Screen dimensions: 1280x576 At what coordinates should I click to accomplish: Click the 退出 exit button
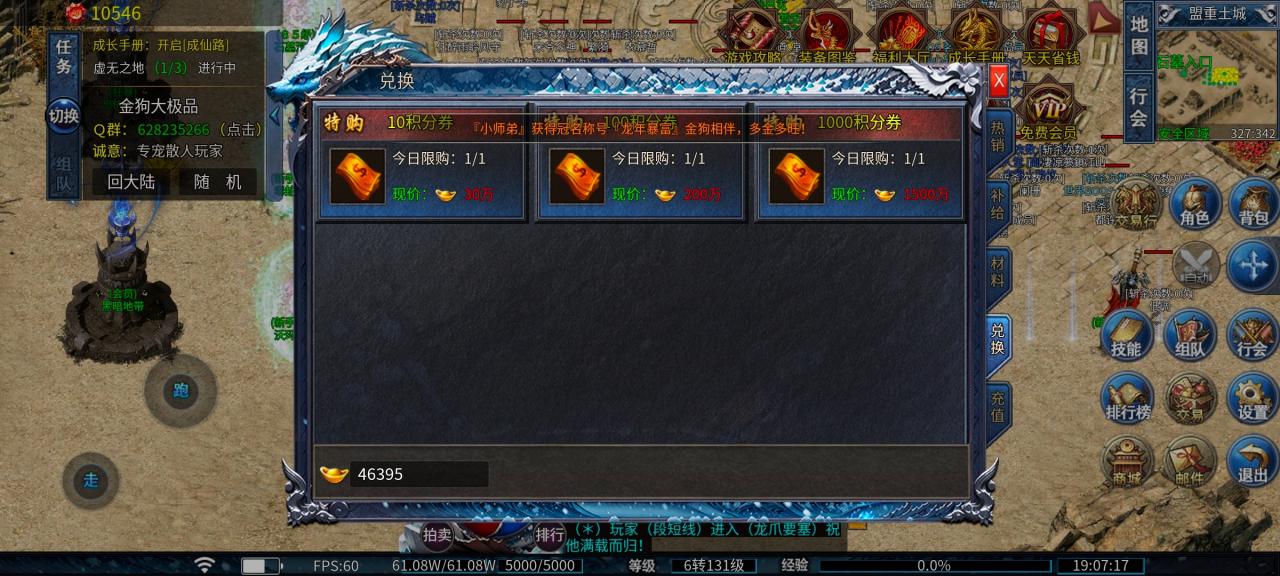pos(1252,462)
